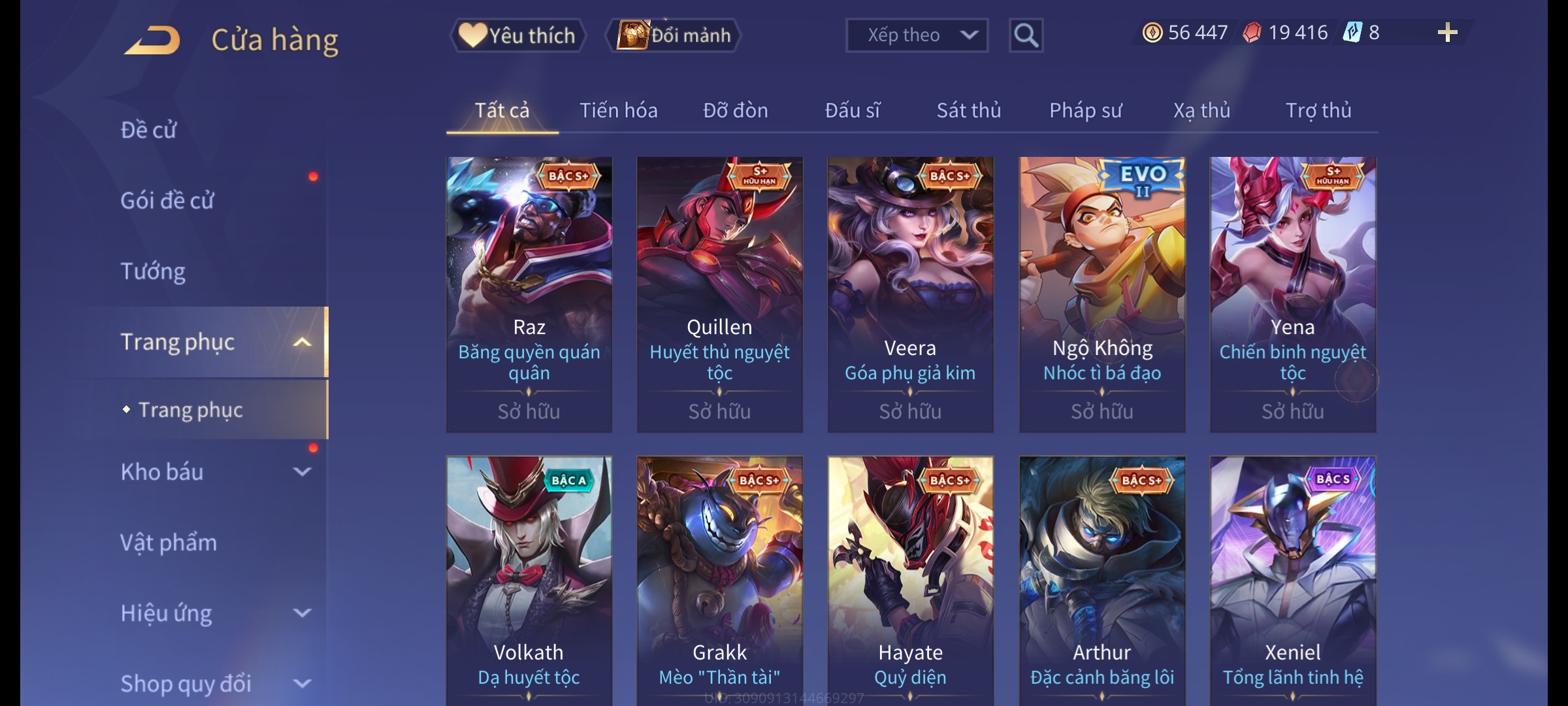This screenshot has width=1568, height=706.
Task: Click the magnifying glass search button
Action: tap(1026, 35)
